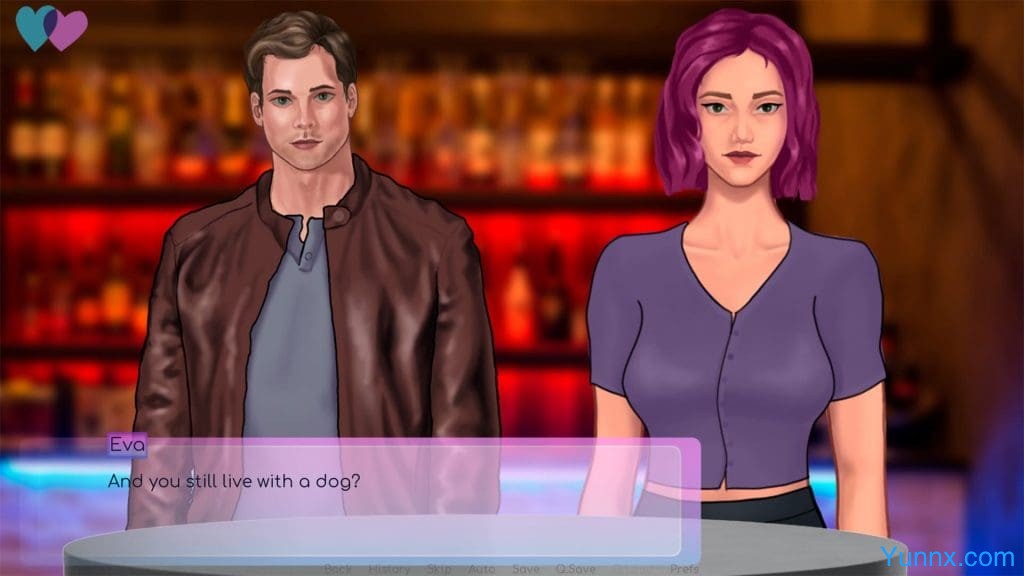Image resolution: width=1024 pixels, height=576 pixels.
Task: Open the Prefs settings menu
Action: click(684, 569)
